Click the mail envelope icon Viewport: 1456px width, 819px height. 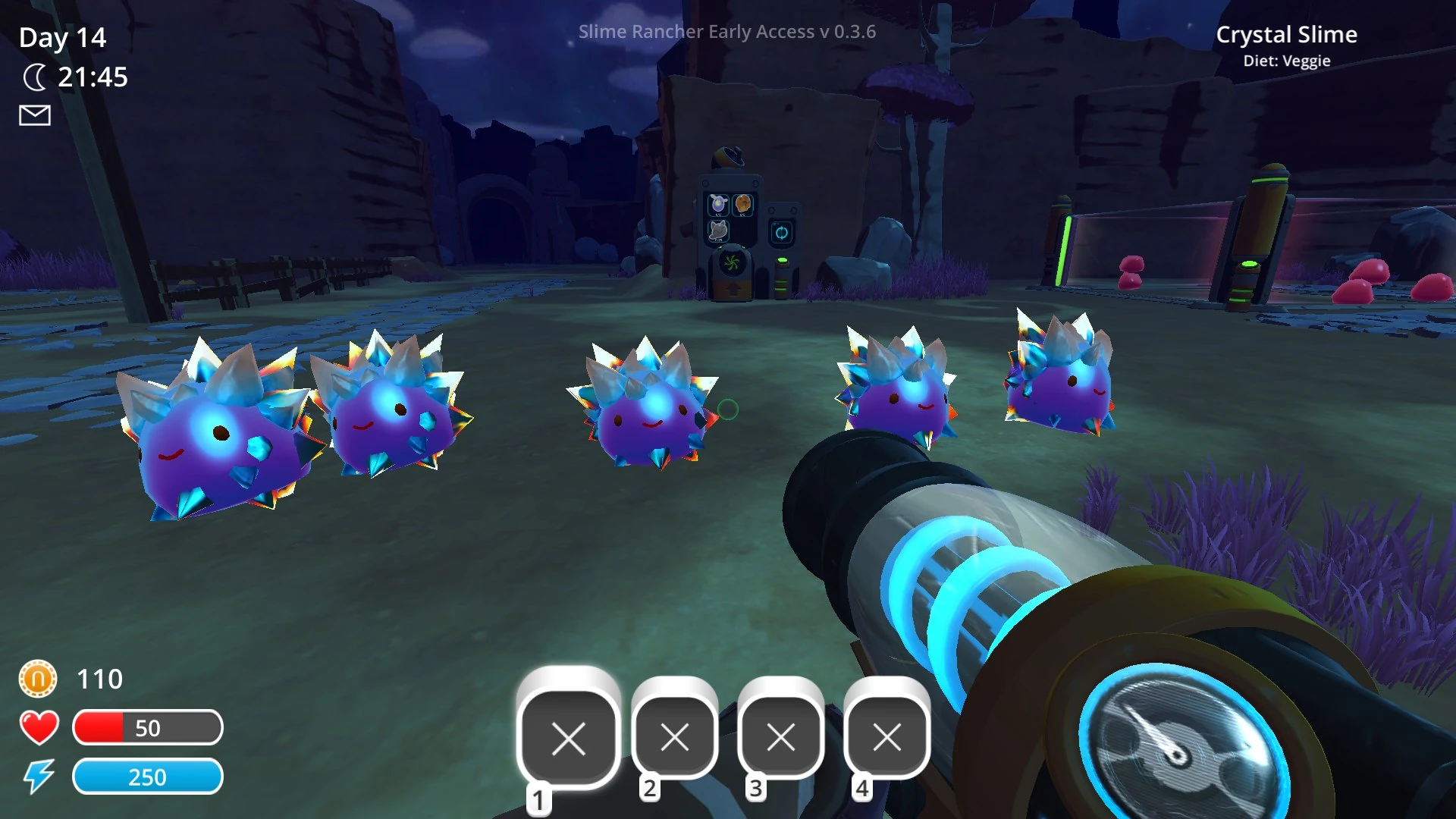tap(33, 115)
